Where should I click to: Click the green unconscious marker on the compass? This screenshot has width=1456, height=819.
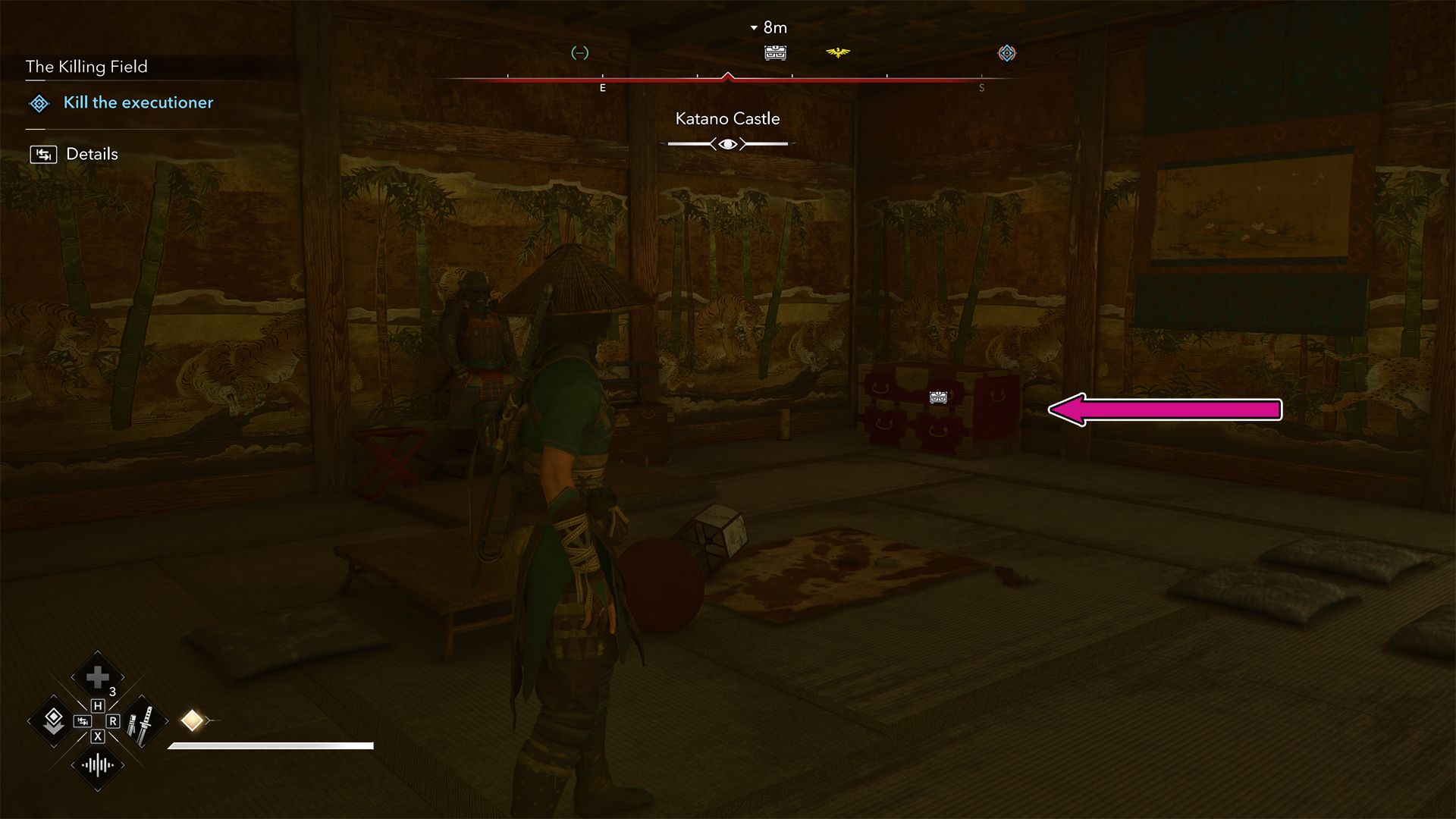(580, 53)
